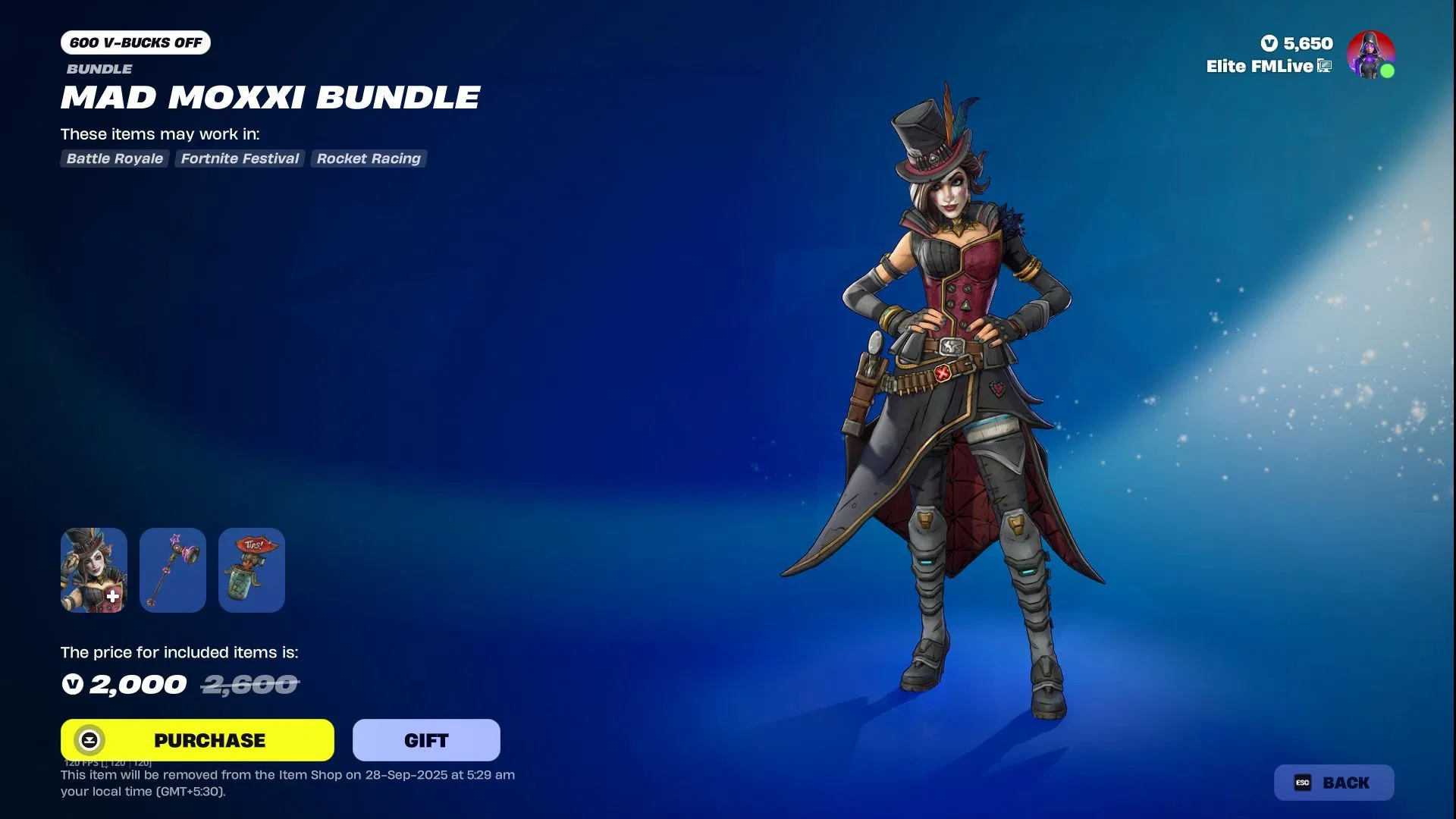
Task: Gift the bundle to a friend
Action: (426, 739)
